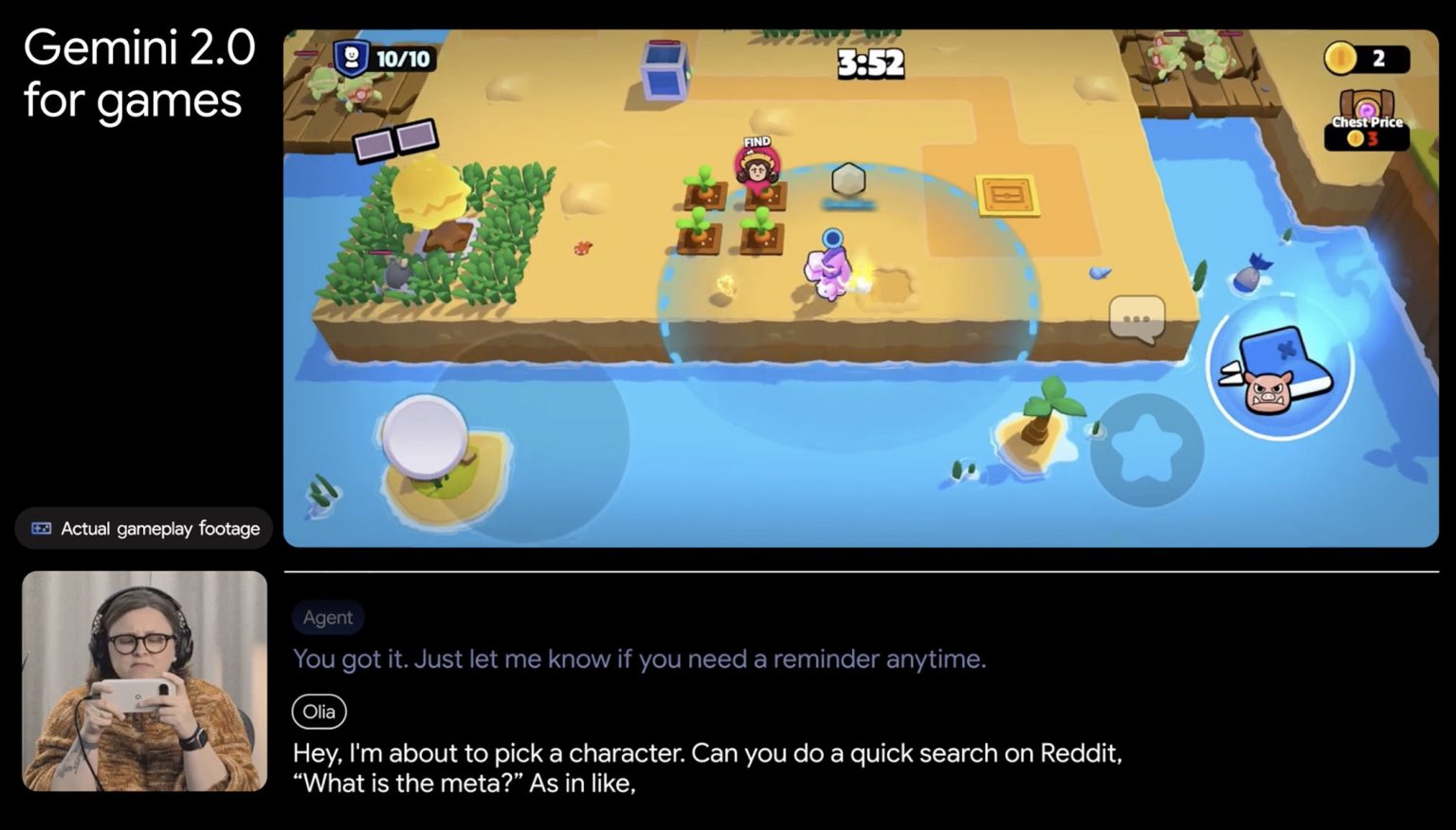Click the Gemini 2.0 for games title
Image resolution: width=1456 pixels, height=830 pixels.
click(x=140, y=73)
